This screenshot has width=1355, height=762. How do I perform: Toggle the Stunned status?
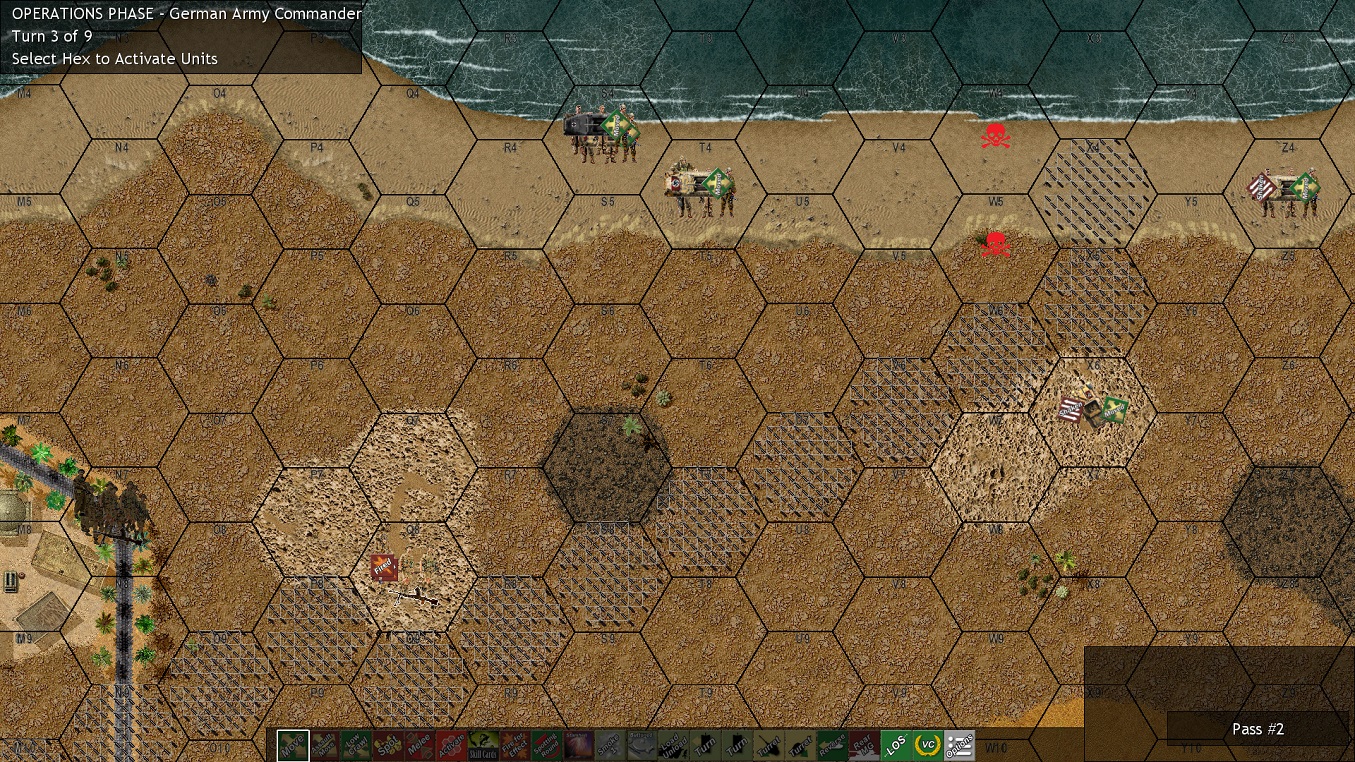(x=579, y=745)
